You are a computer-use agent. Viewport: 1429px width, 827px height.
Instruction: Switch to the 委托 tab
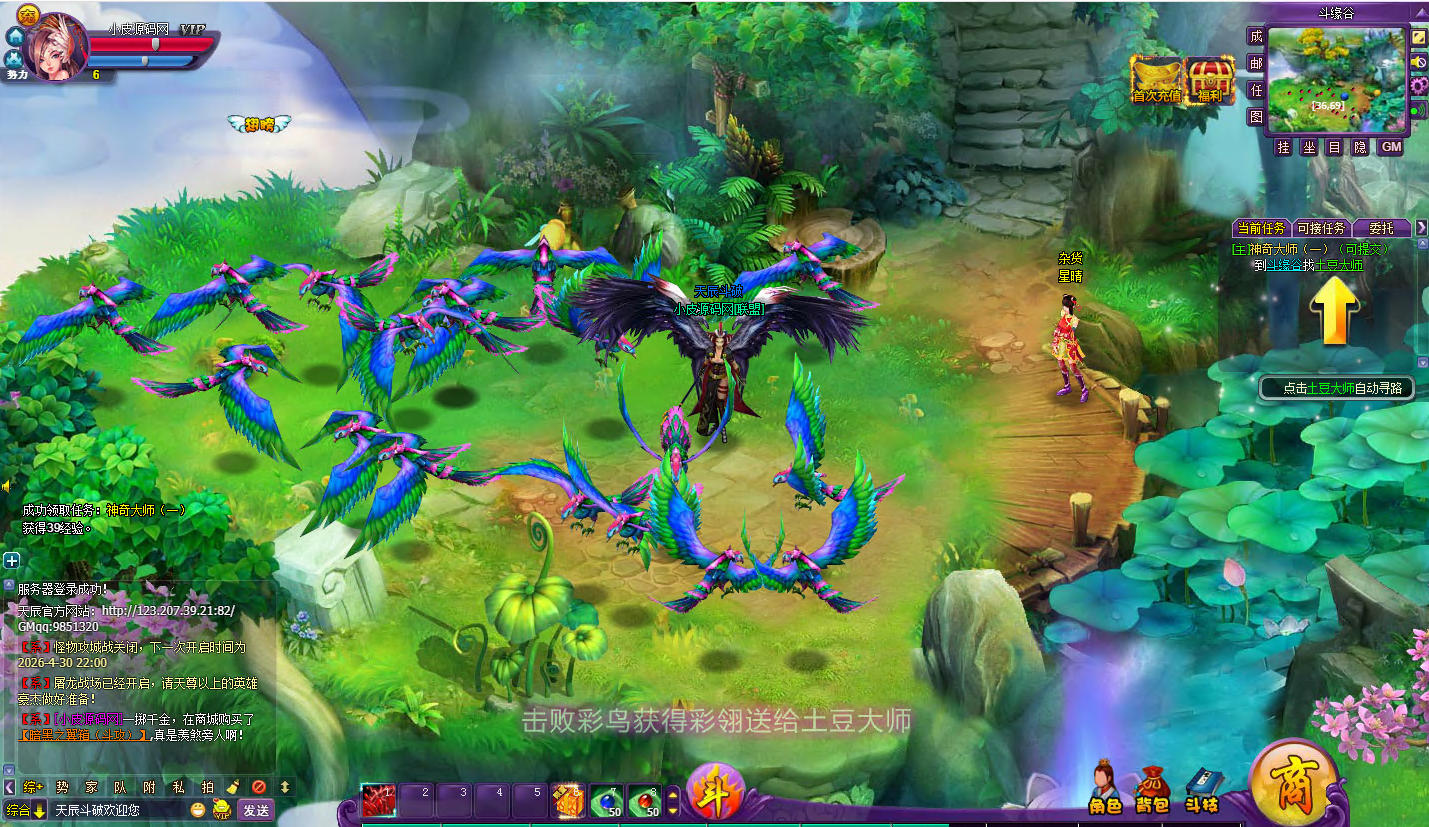(1381, 228)
